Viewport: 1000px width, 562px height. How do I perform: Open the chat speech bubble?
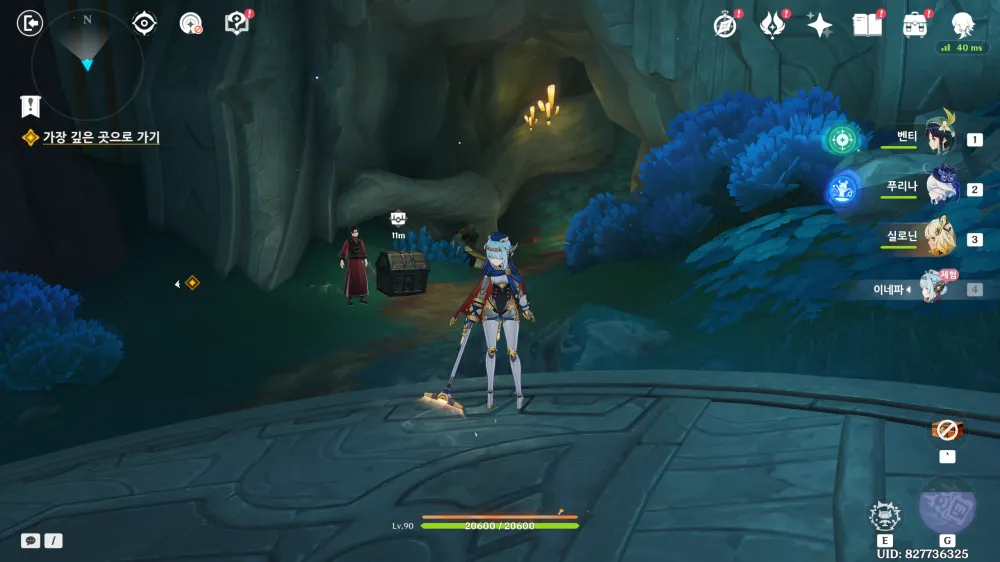pyautogui.click(x=31, y=541)
